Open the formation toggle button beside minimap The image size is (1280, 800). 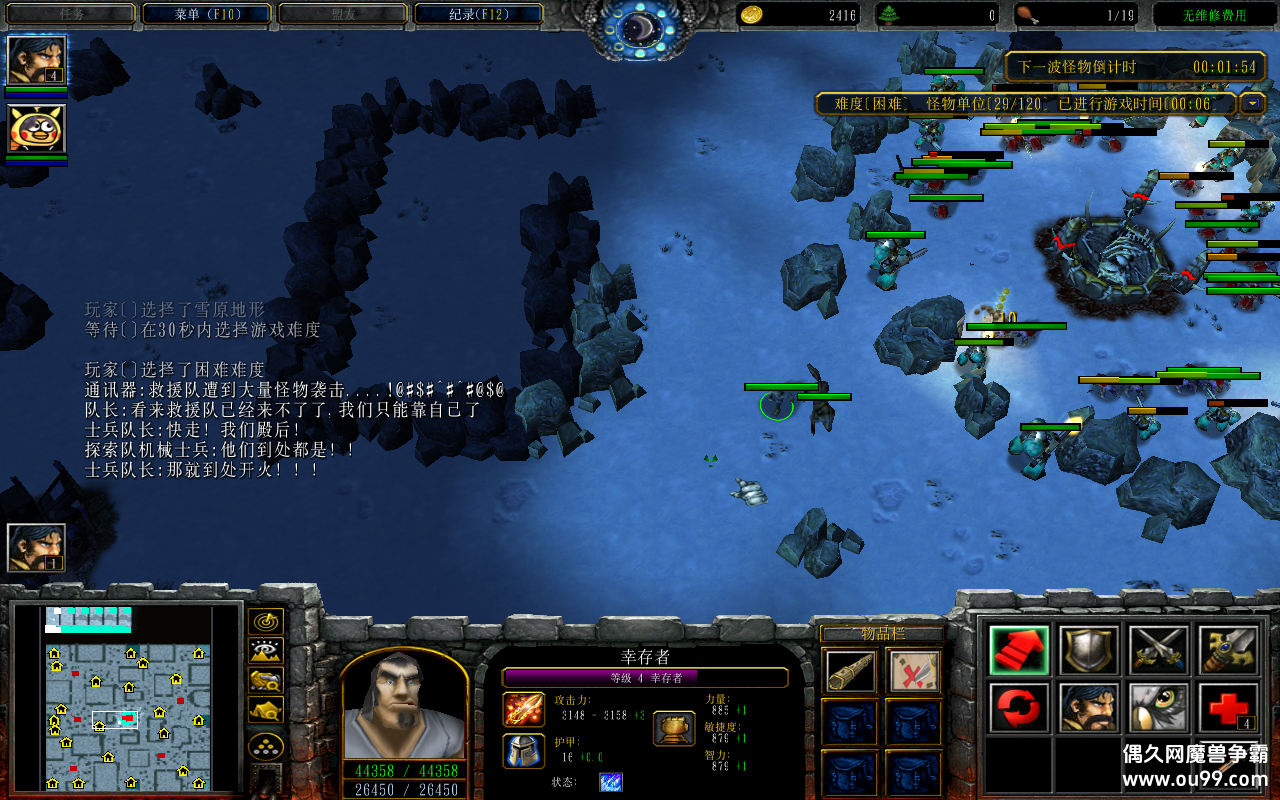[265, 746]
